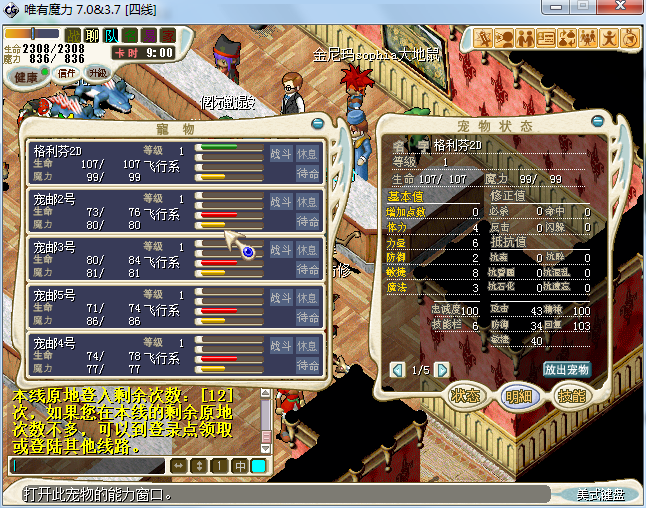The height and width of the screenshot is (508, 646).
Task: Click the 放出宠物 release pet button
Action: pyautogui.click(x=567, y=369)
